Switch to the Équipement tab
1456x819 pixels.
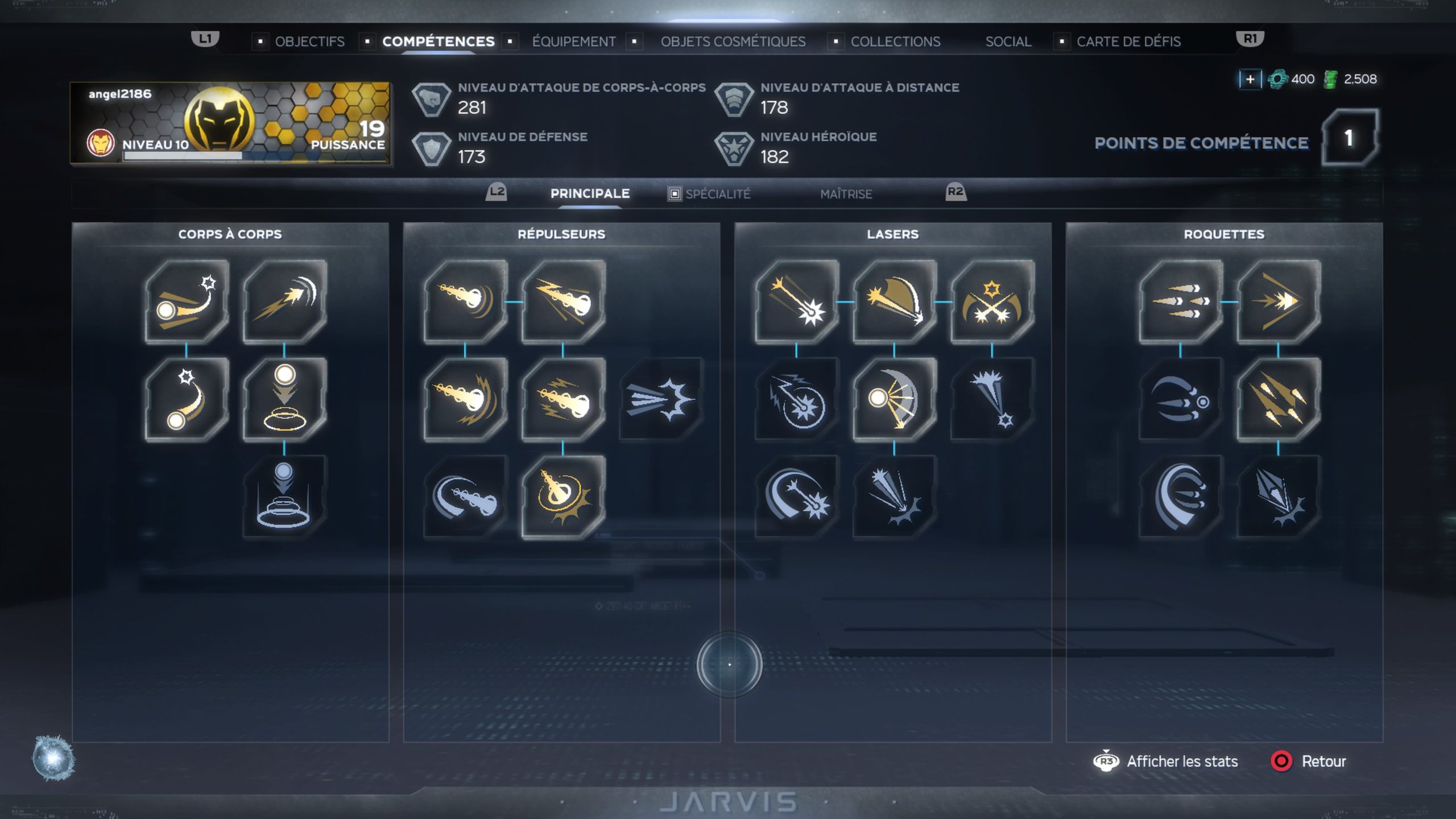click(573, 42)
